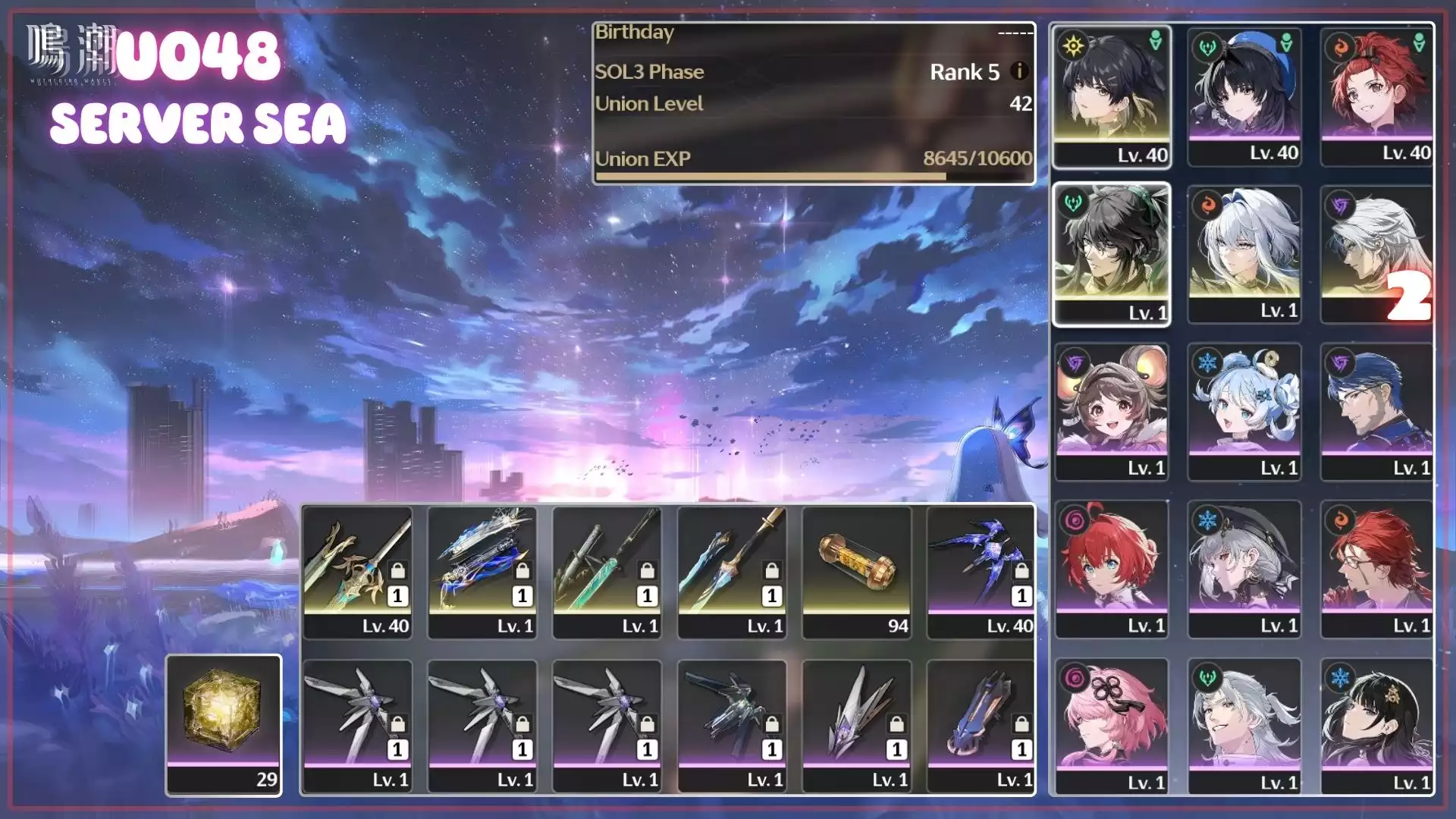The width and height of the screenshot is (1456, 819).
Task: Choose the blue-beret girl character portrait
Action: [1244, 95]
